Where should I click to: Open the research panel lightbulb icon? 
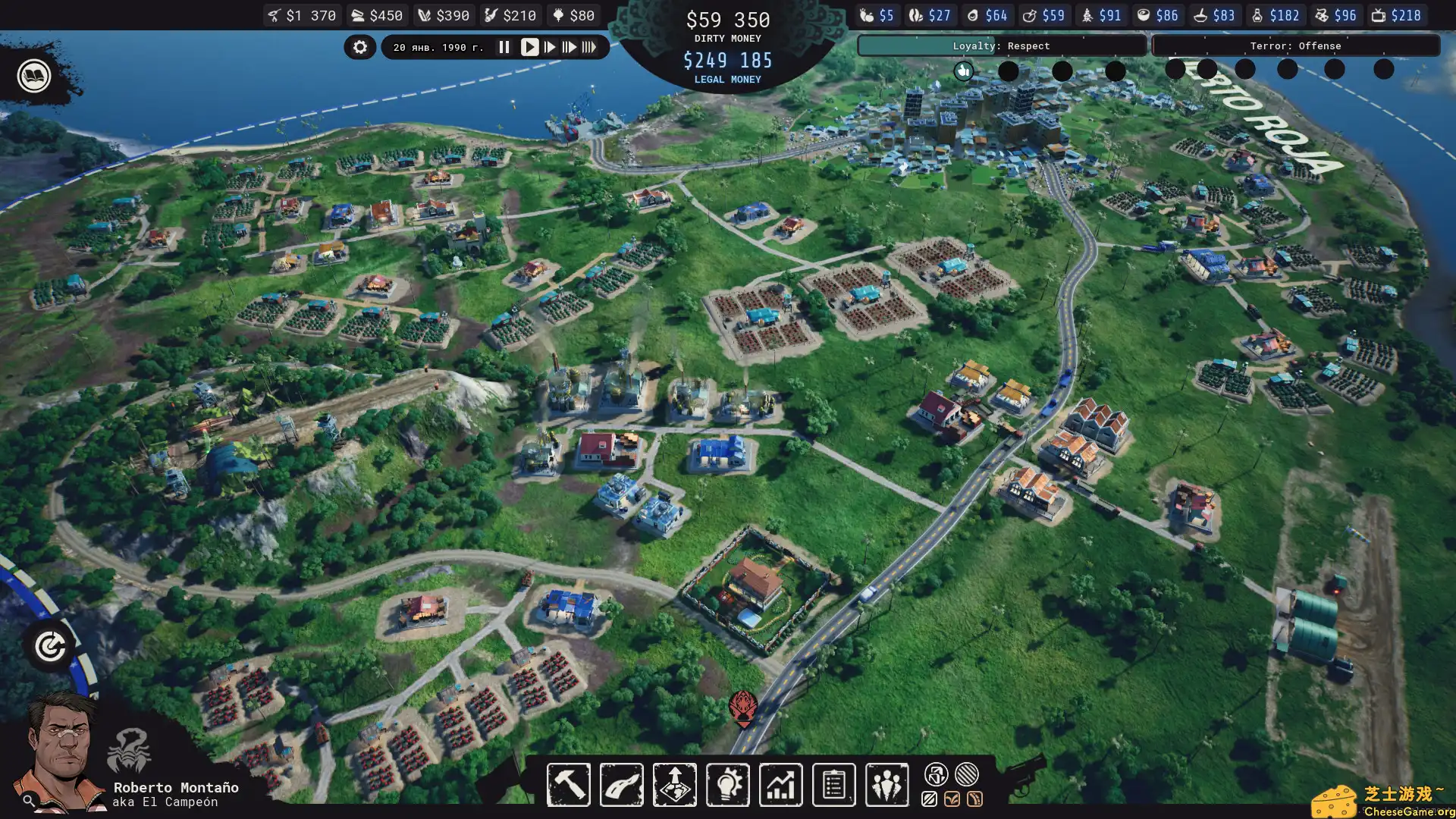click(727, 785)
